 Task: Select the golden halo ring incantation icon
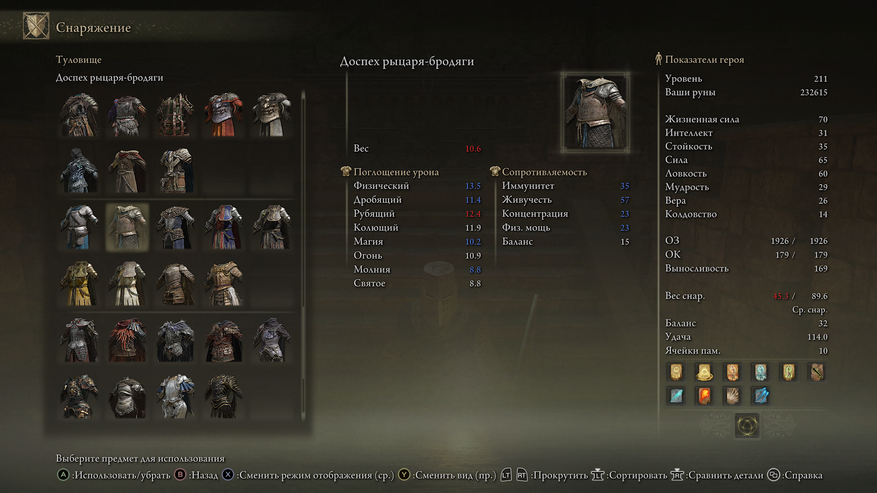704,373
